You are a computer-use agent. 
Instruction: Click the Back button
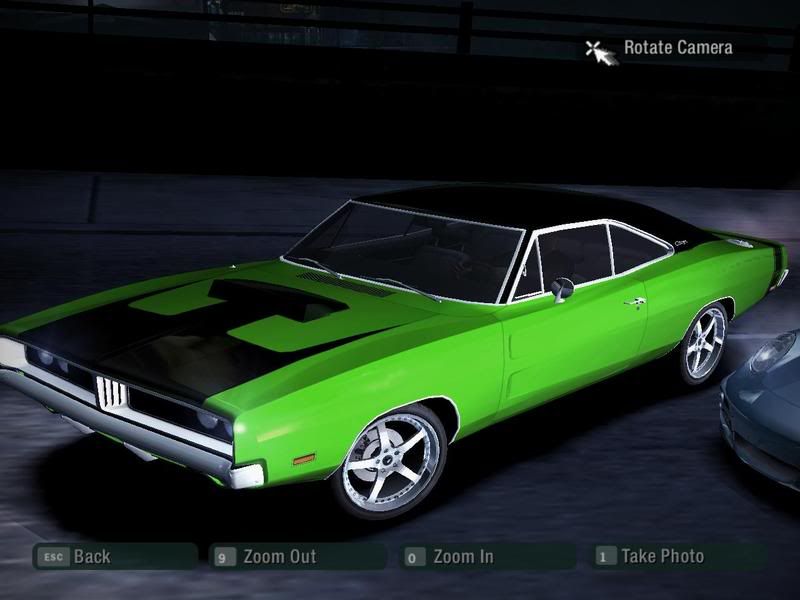tap(90, 557)
